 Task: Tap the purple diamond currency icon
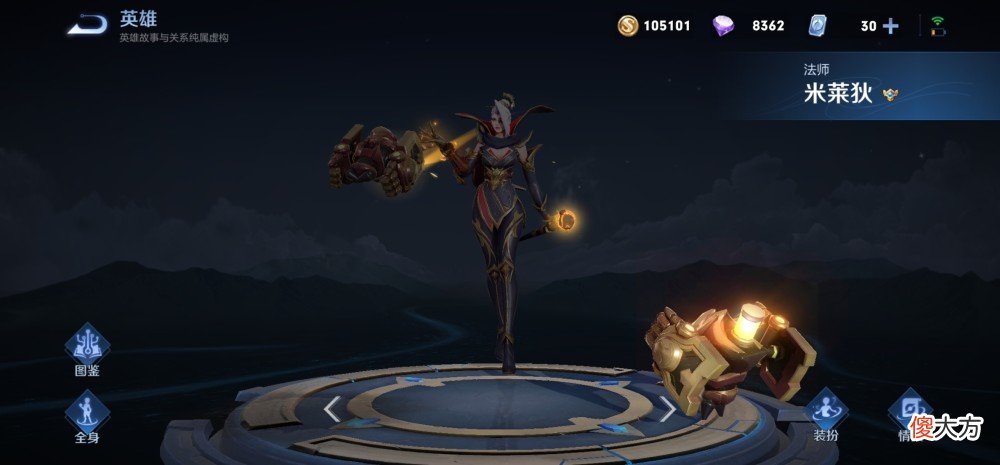pyautogui.click(x=723, y=26)
